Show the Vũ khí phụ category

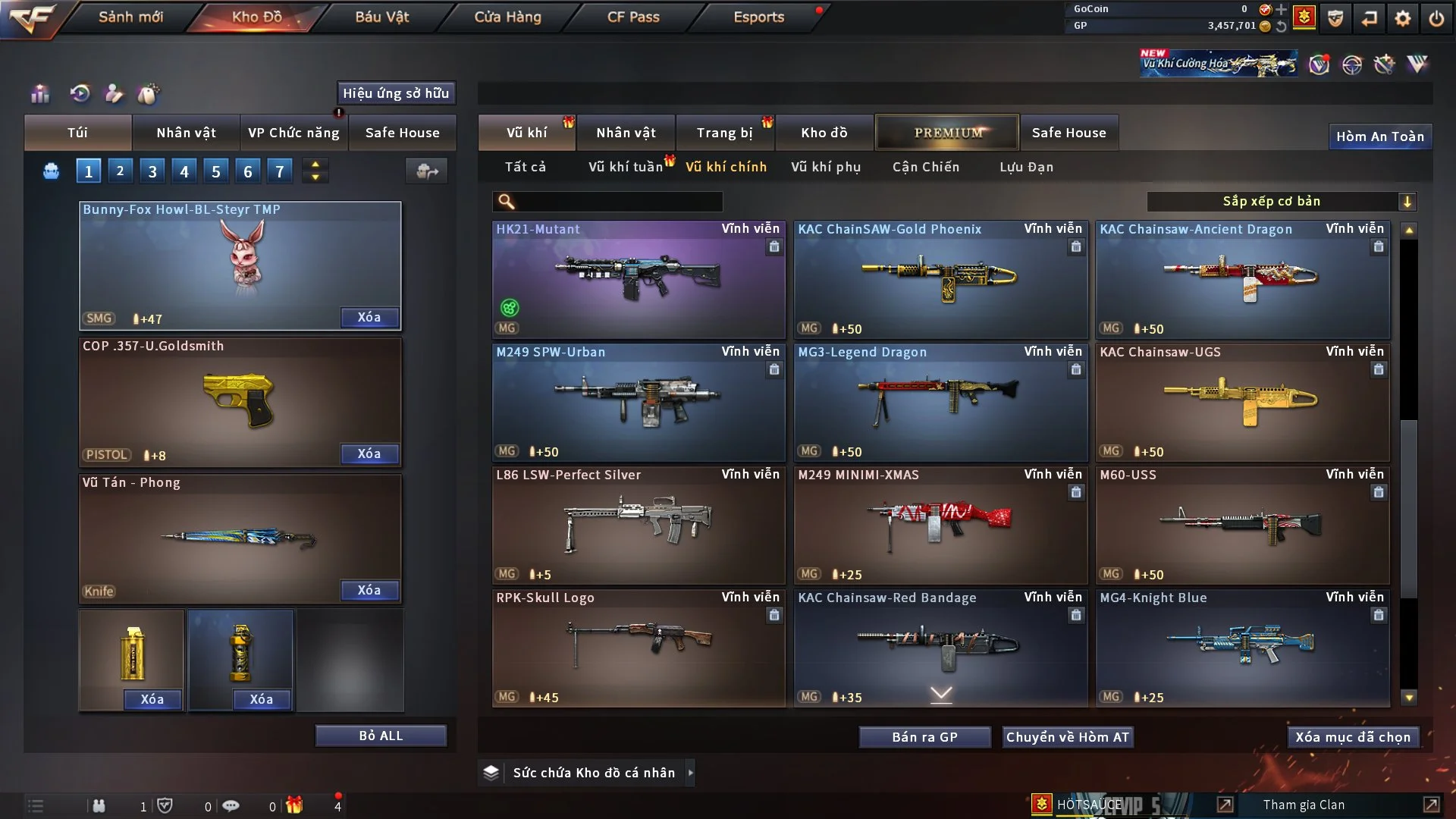pos(826,167)
